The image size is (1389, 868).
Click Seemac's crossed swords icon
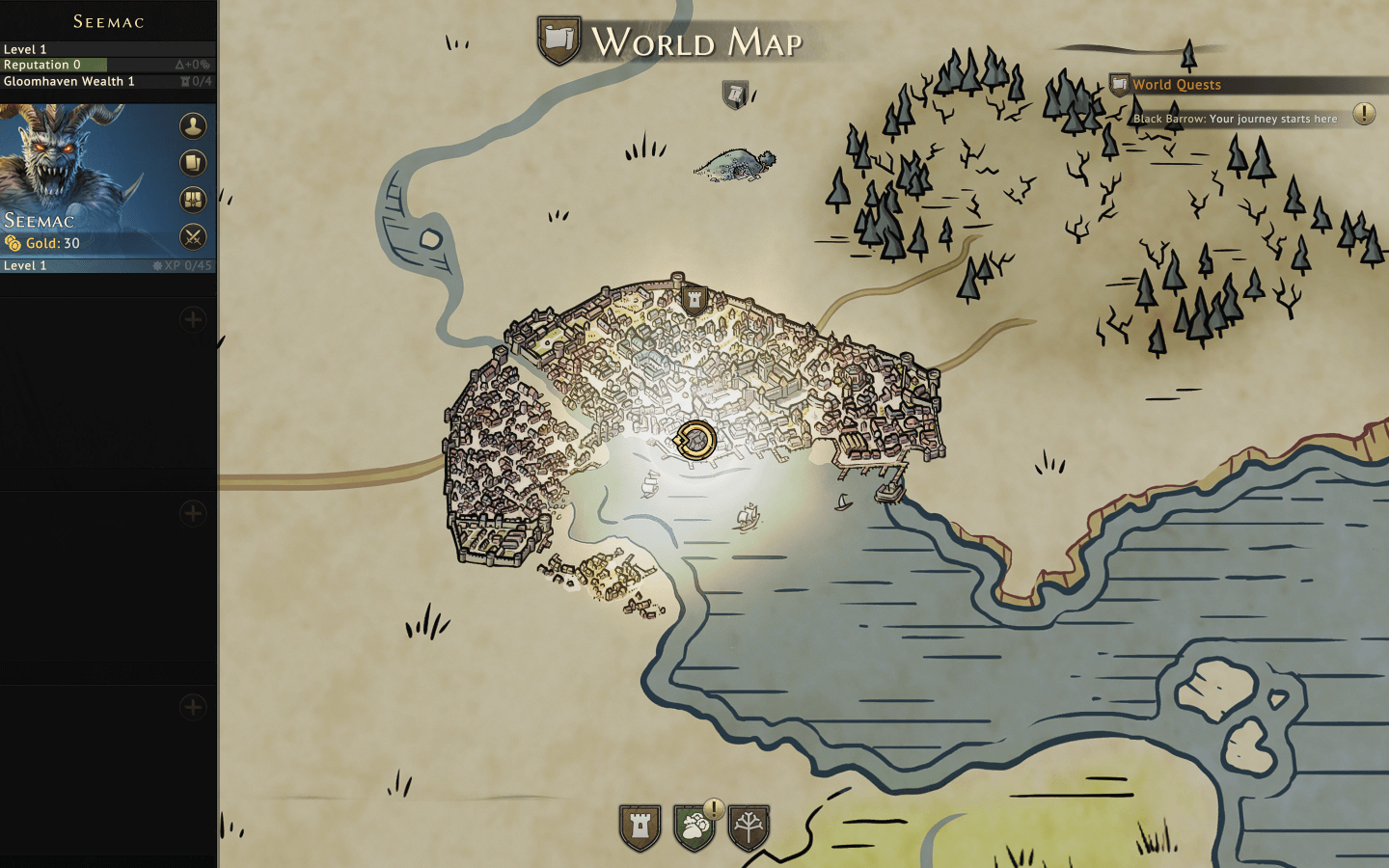coord(193,237)
